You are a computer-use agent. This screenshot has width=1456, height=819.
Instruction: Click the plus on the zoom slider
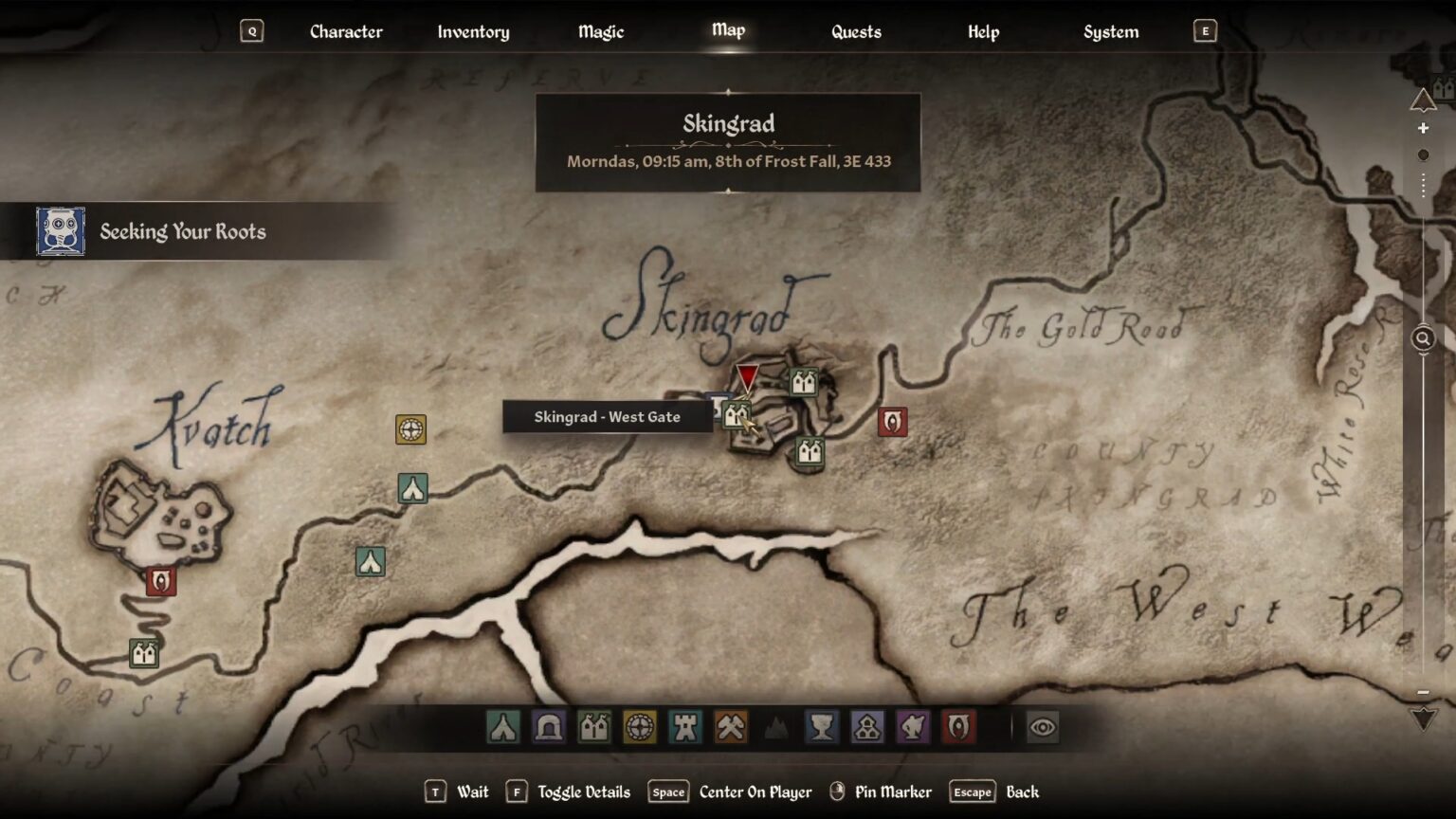(x=1423, y=127)
